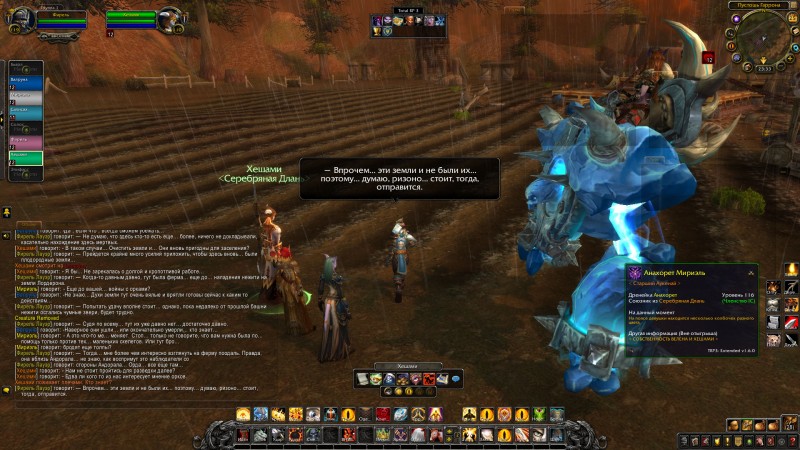The image size is (800, 450).
Task: Select the pink raid member frame
Action: pos(25,141)
